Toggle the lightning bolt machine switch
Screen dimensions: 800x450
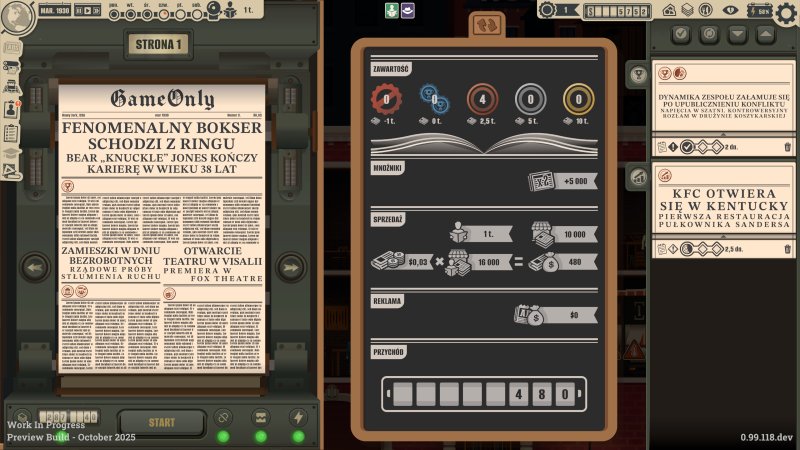click(298, 418)
